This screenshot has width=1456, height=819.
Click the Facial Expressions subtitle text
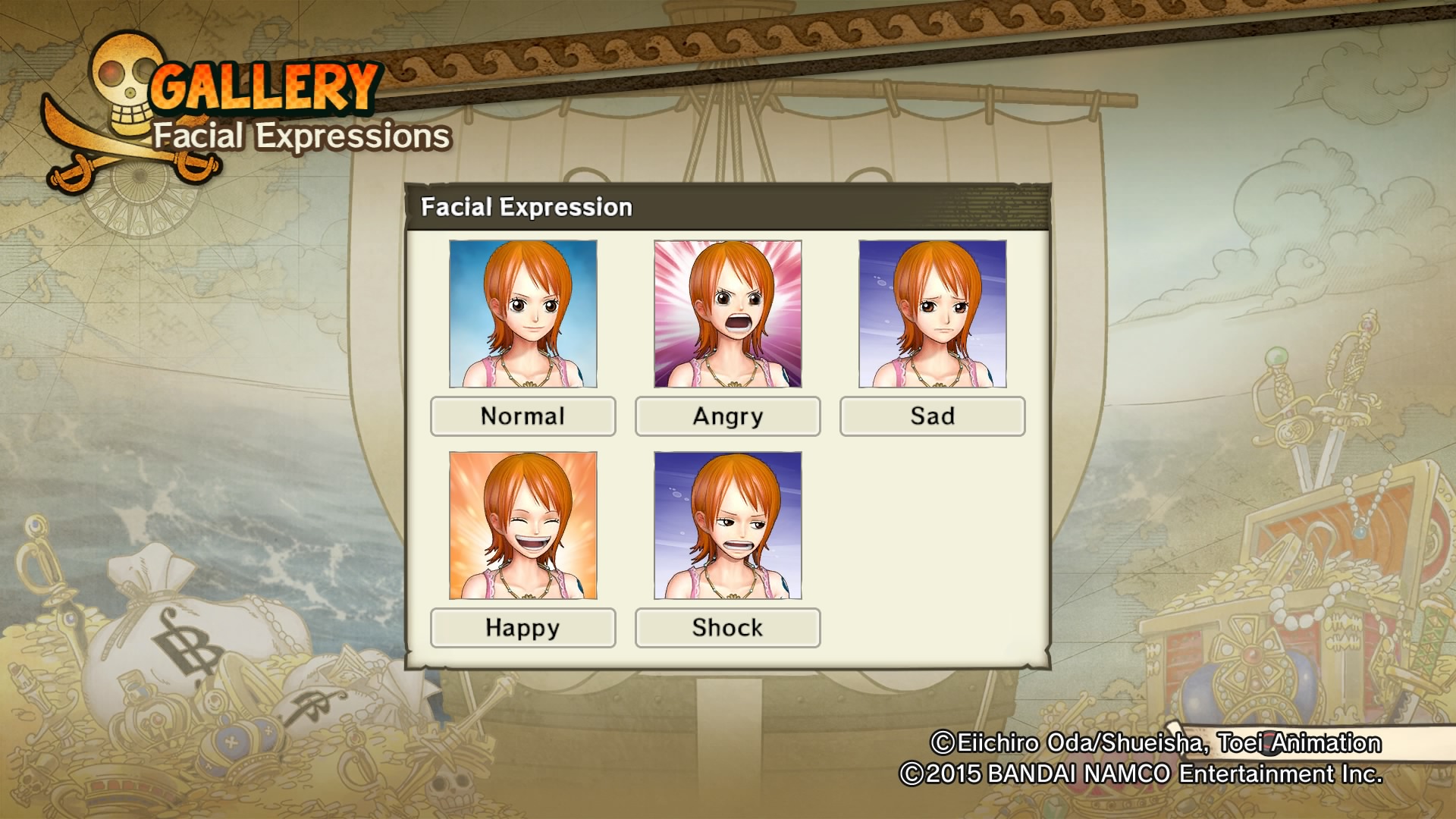tap(300, 136)
